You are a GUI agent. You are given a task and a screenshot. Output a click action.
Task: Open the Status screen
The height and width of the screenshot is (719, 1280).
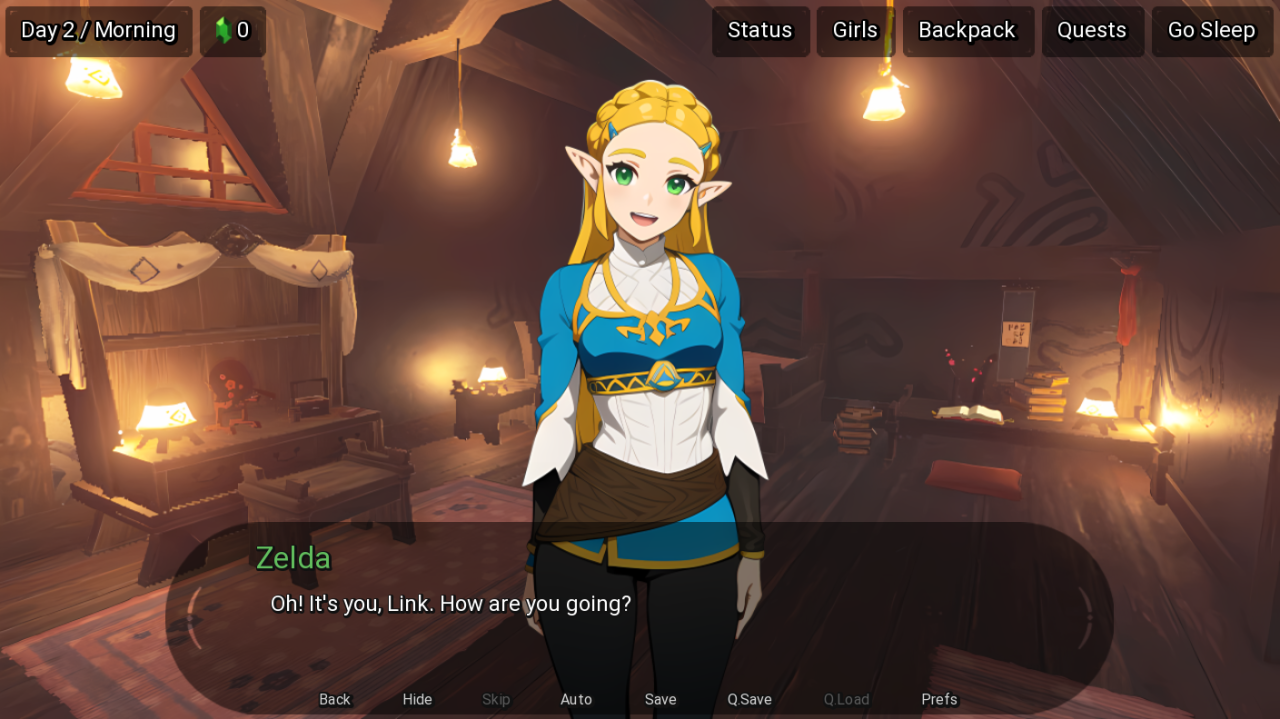point(760,31)
